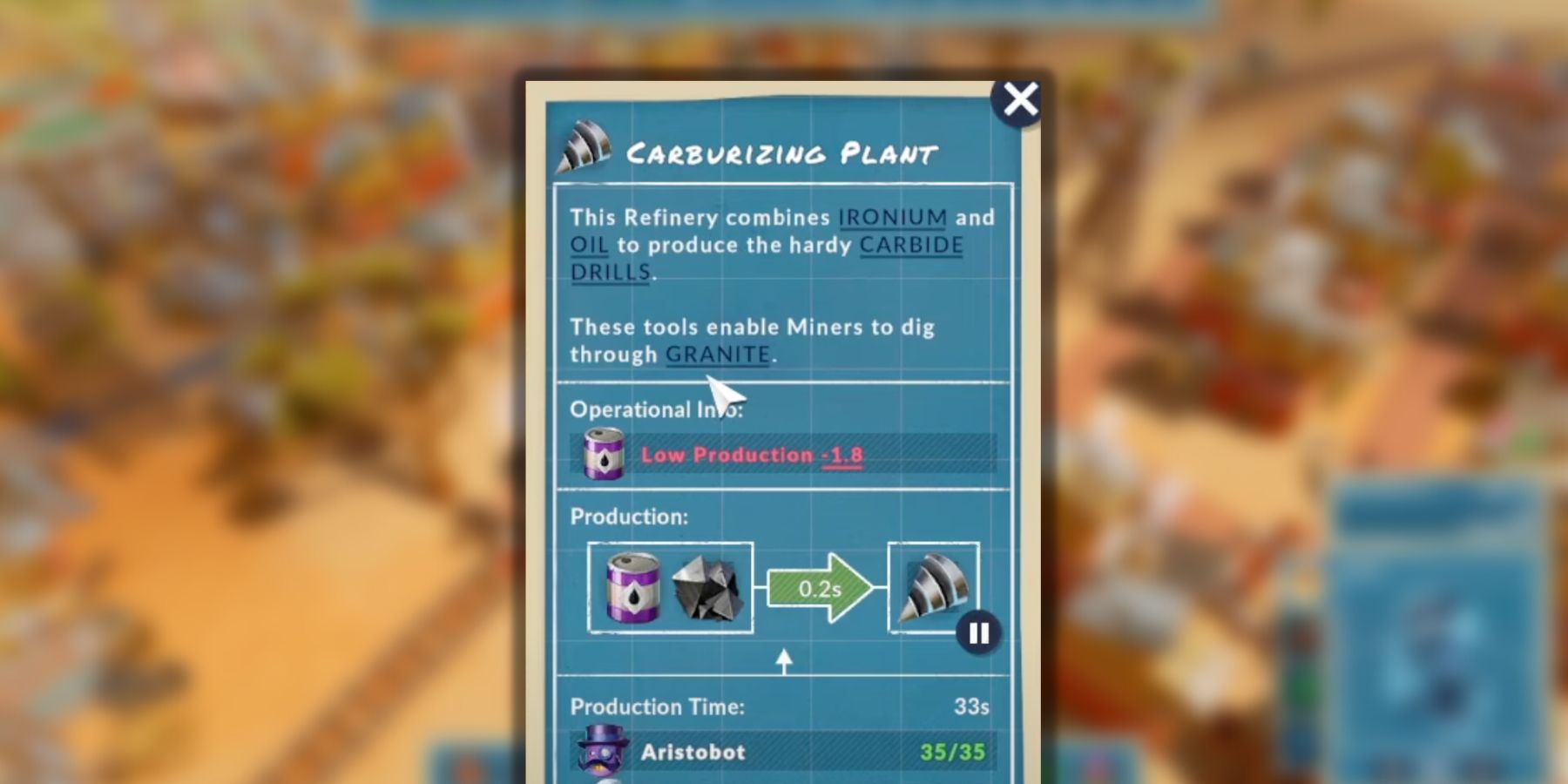Screen dimensions: 1568x784
Task: Click the upward arrow below the recipe box
Action: (784, 659)
